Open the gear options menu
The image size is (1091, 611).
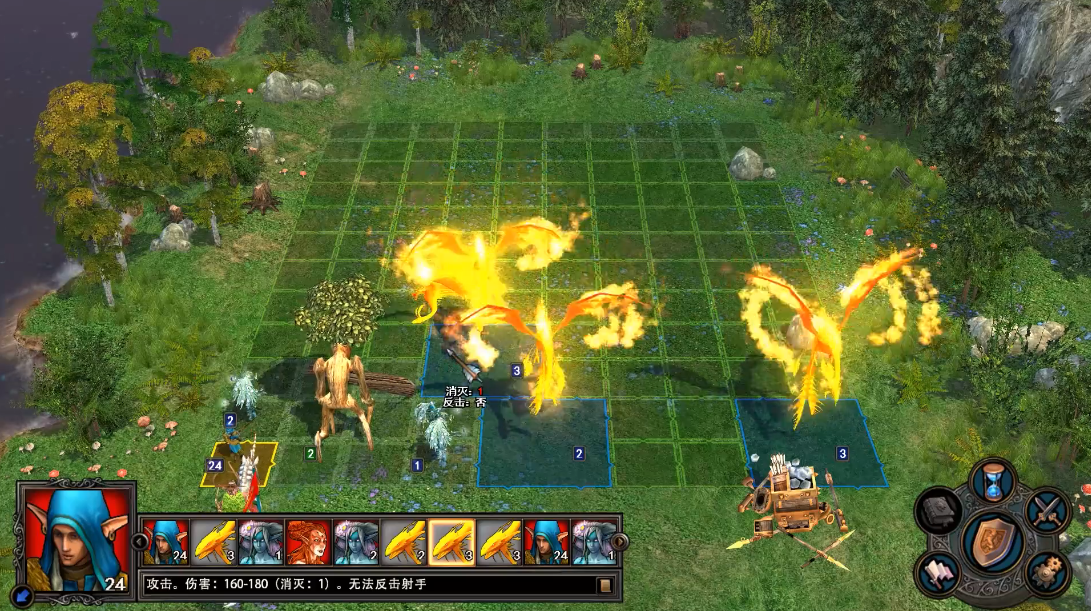point(1047,572)
